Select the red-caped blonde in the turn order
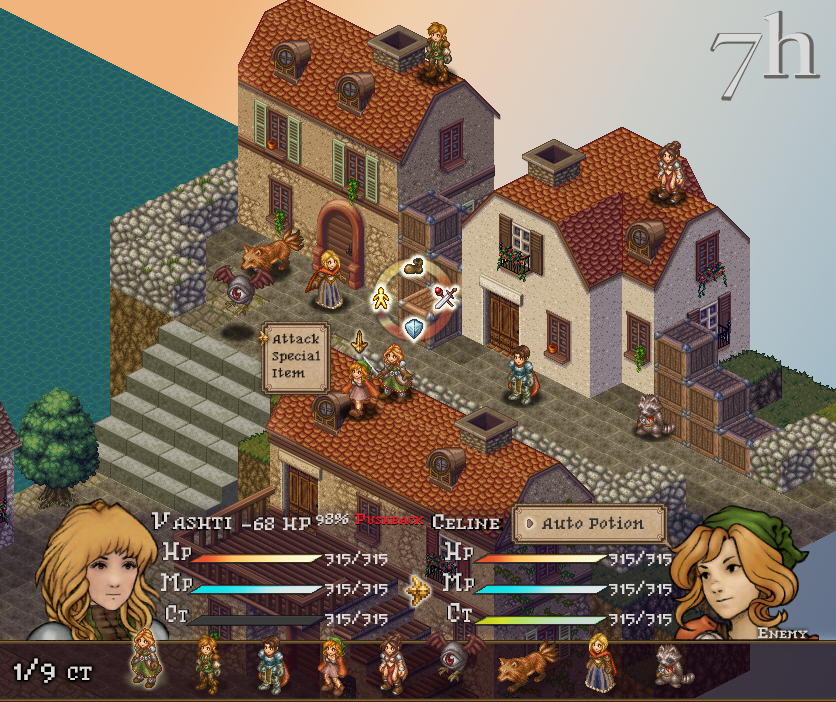Image resolution: width=836 pixels, height=702 pixels. pyautogui.click(x=599, y=663)
